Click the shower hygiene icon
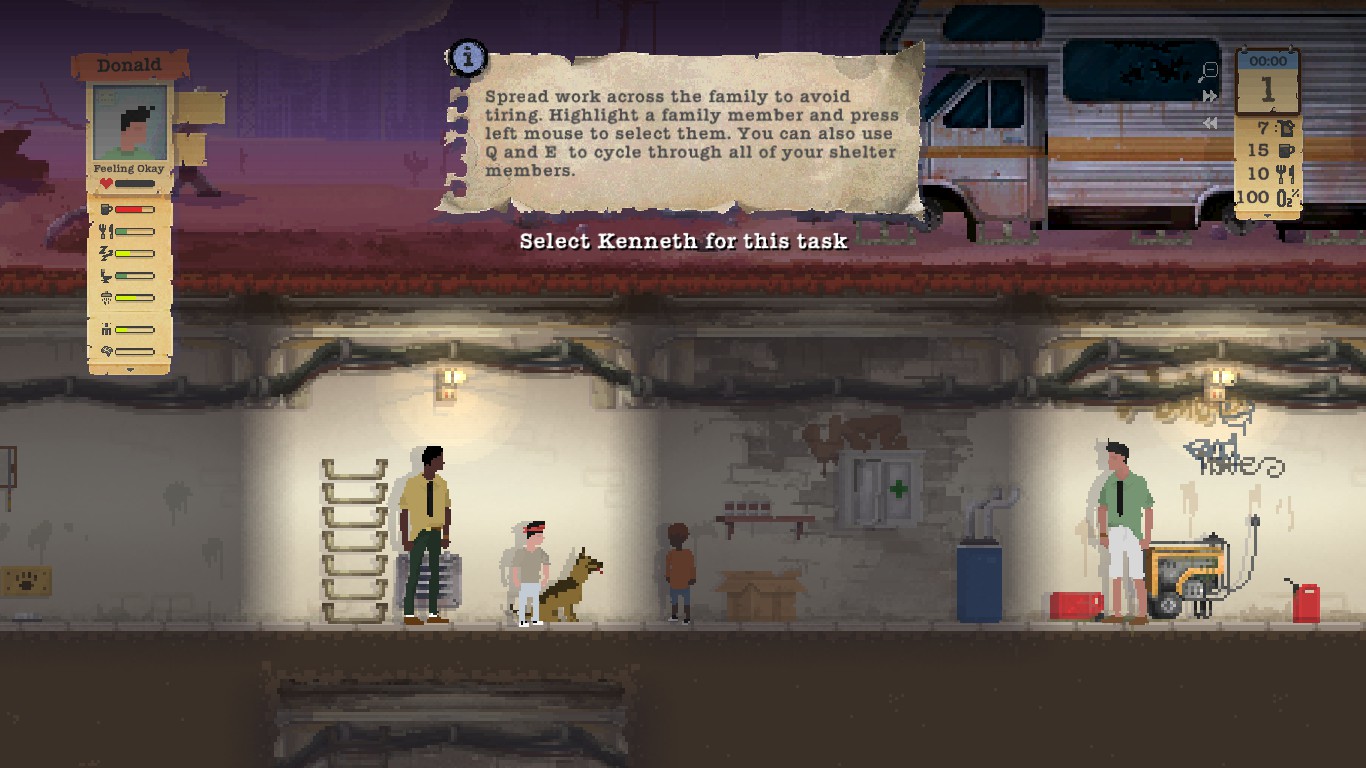The width and height of the screenshot is (1366, 768). (108, 297)
